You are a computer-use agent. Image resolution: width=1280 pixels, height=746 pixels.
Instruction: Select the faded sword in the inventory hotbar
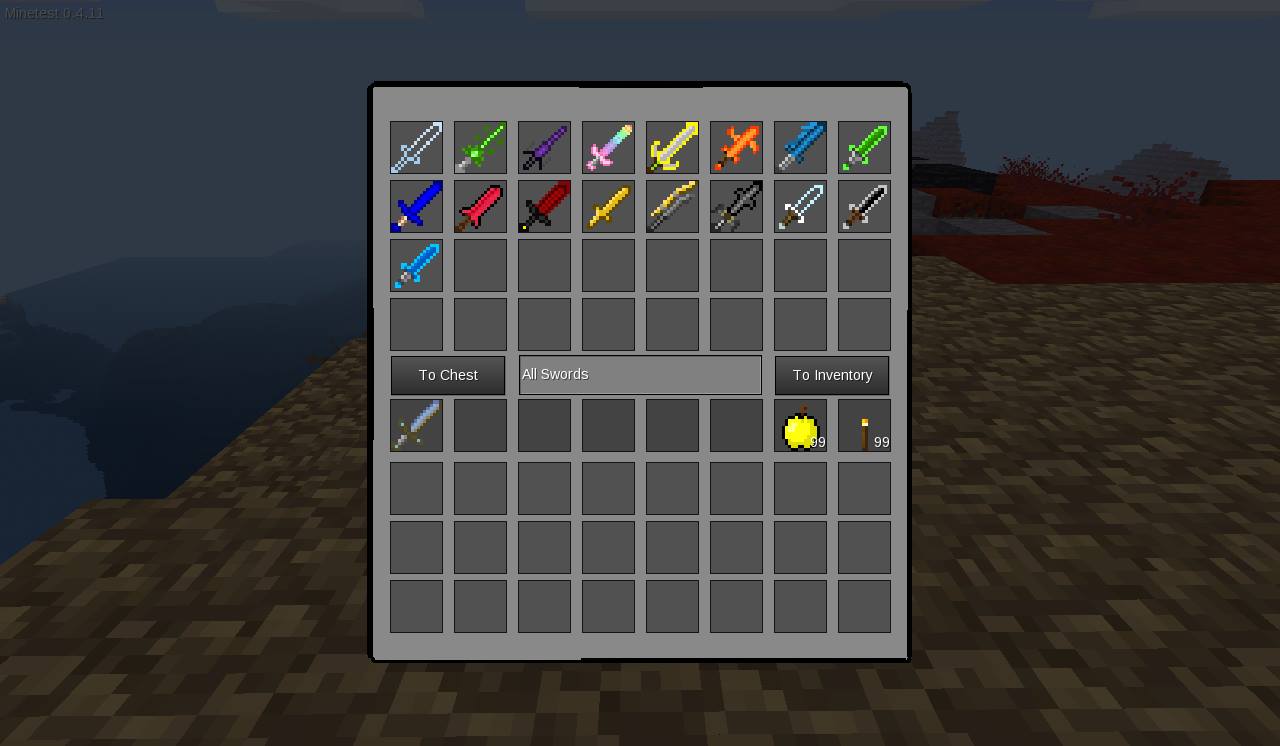416,424
